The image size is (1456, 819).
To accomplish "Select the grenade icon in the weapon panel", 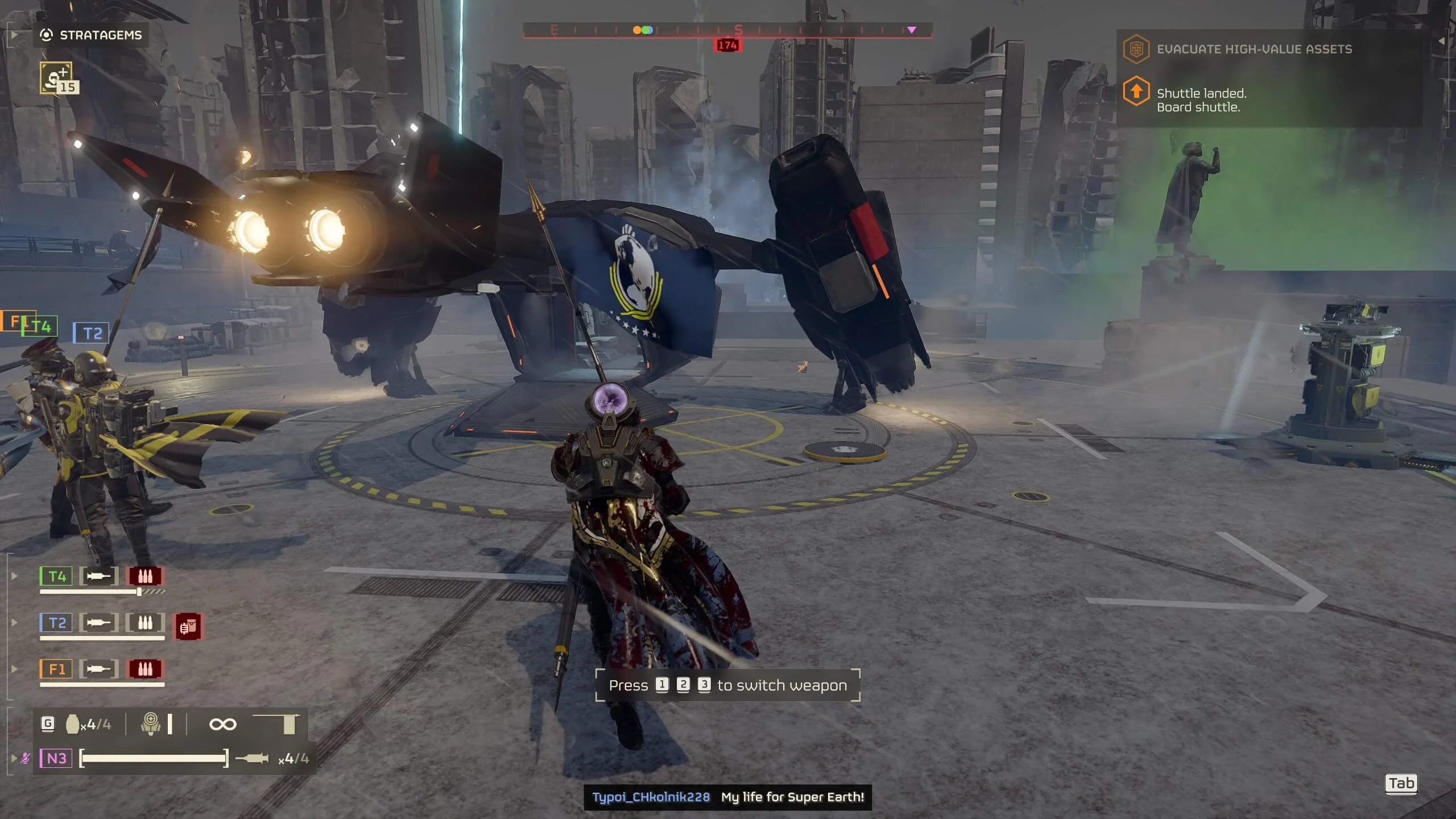I will pyautogui.click(x=73, y=724).
